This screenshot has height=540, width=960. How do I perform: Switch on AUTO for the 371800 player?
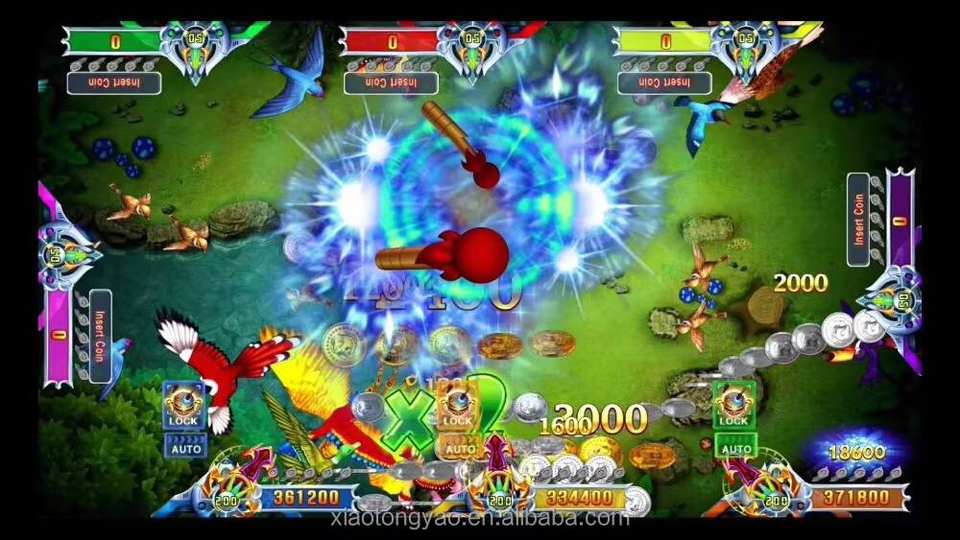click(x=734, y=447)
